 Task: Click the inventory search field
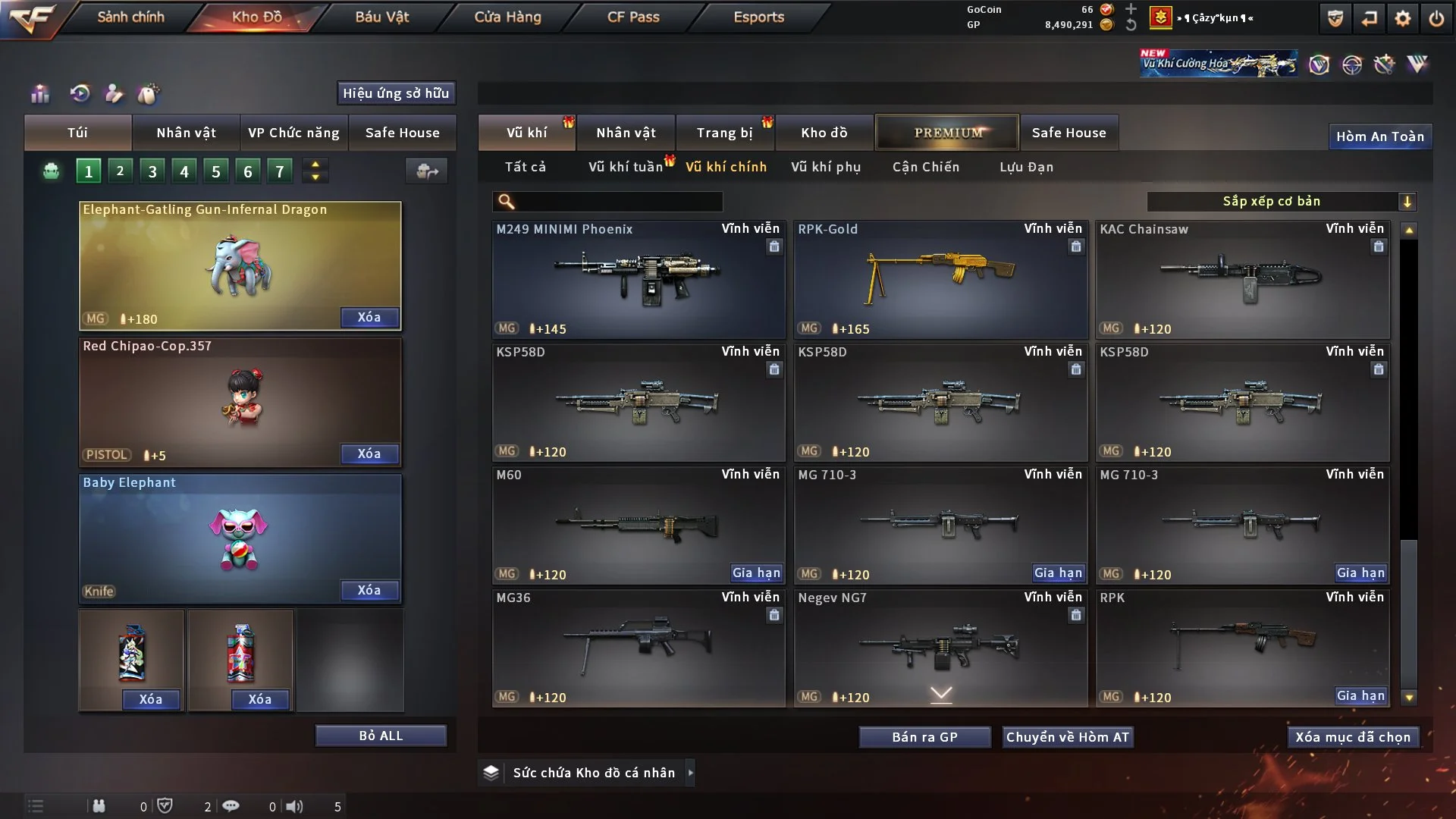[618, 202]
